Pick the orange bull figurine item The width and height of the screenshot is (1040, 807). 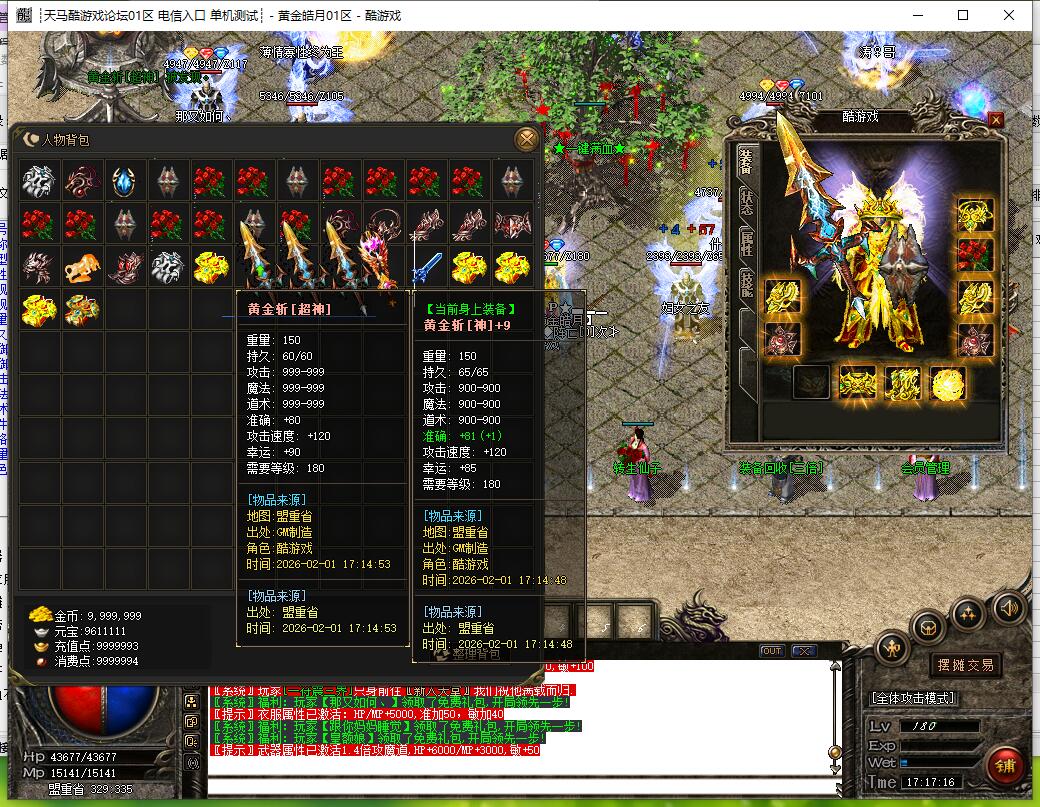tap(82, 266)
